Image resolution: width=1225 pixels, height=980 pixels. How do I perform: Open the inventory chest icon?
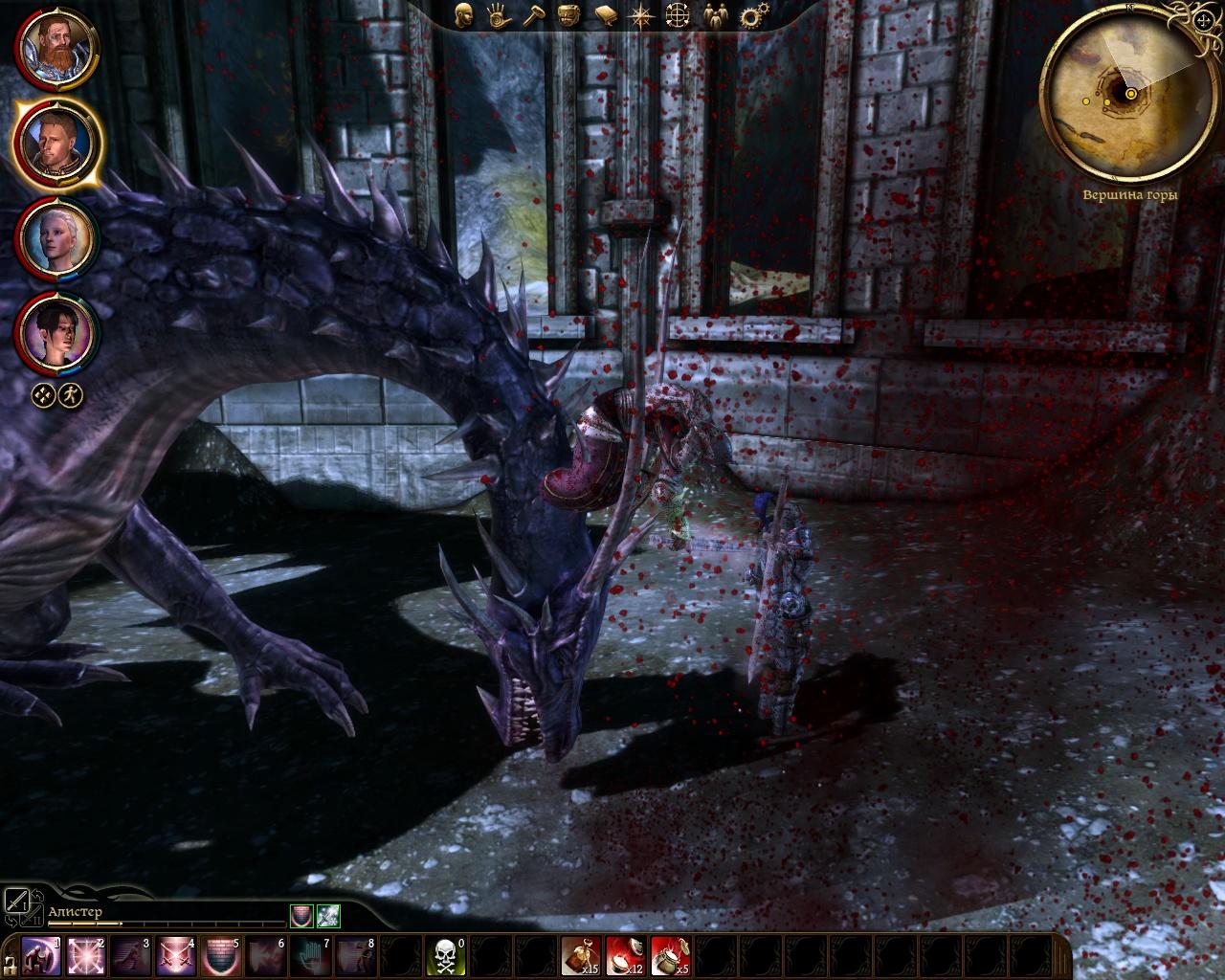click(568, 14)
